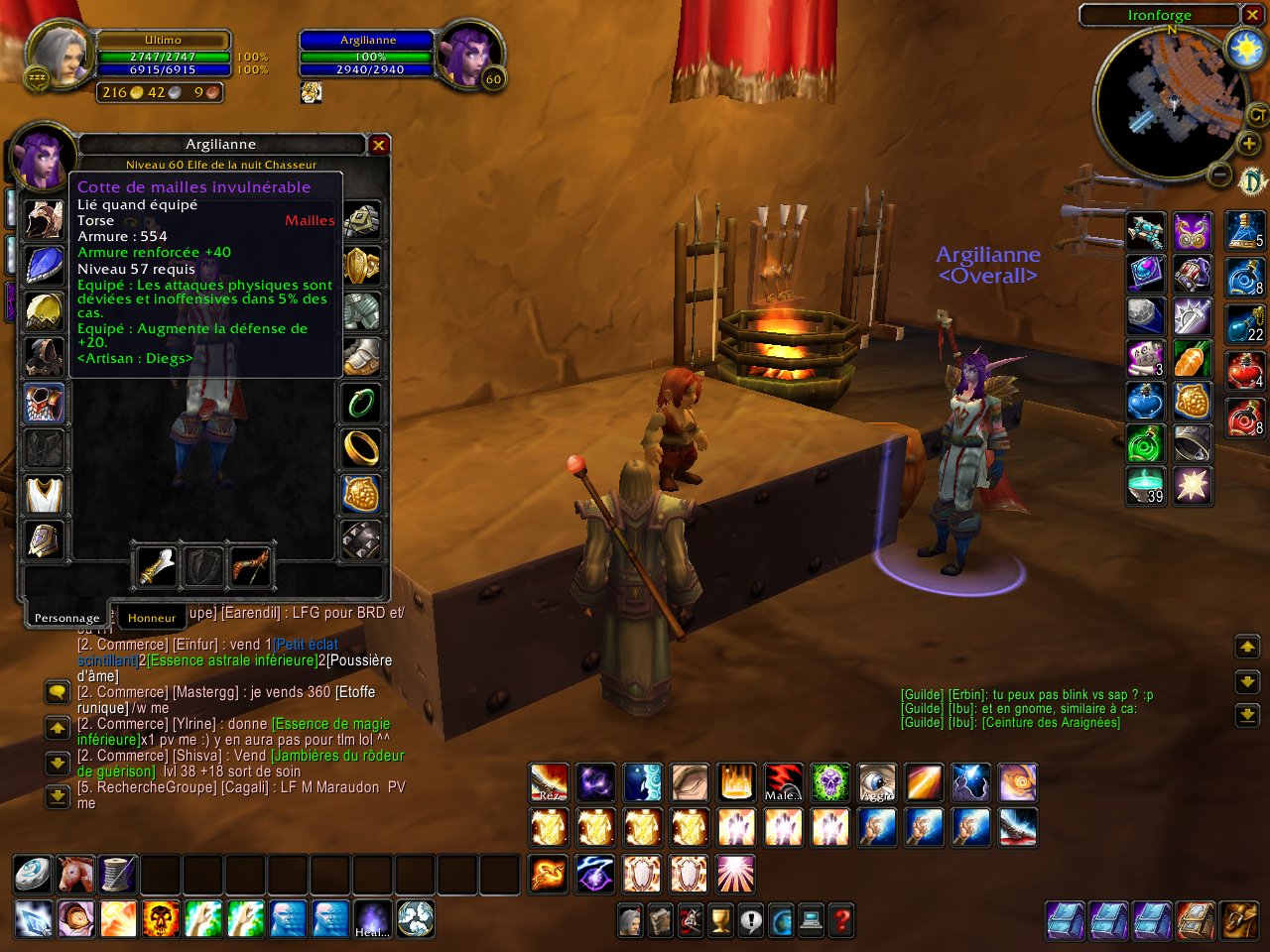Click the orange skull ability icon
This screenshot has height=952, width=1270.
pos(160,919)
